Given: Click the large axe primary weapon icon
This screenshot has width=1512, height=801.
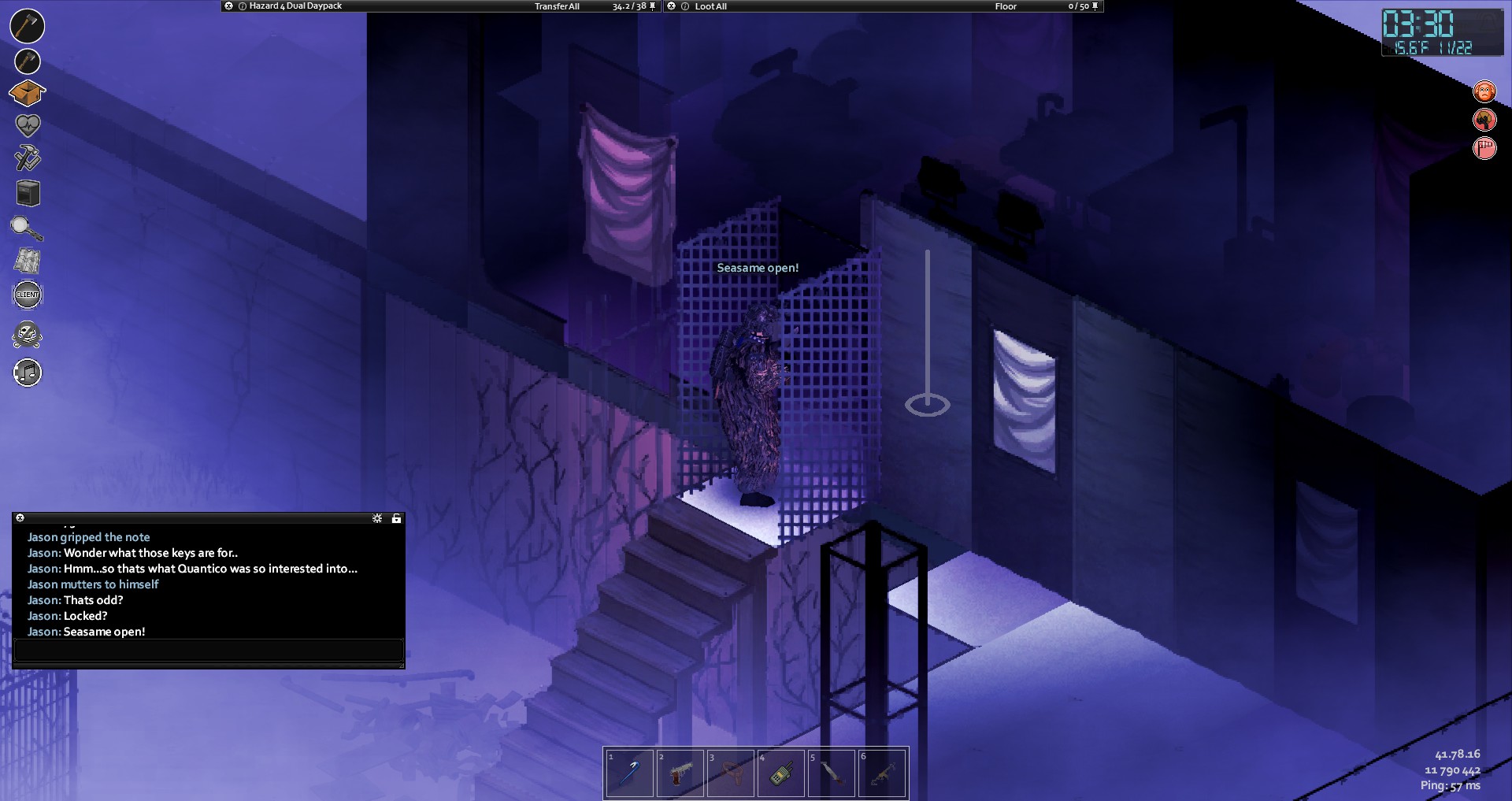Looking at the screenshot, I should pyautogui.click(x=28, y=26).
